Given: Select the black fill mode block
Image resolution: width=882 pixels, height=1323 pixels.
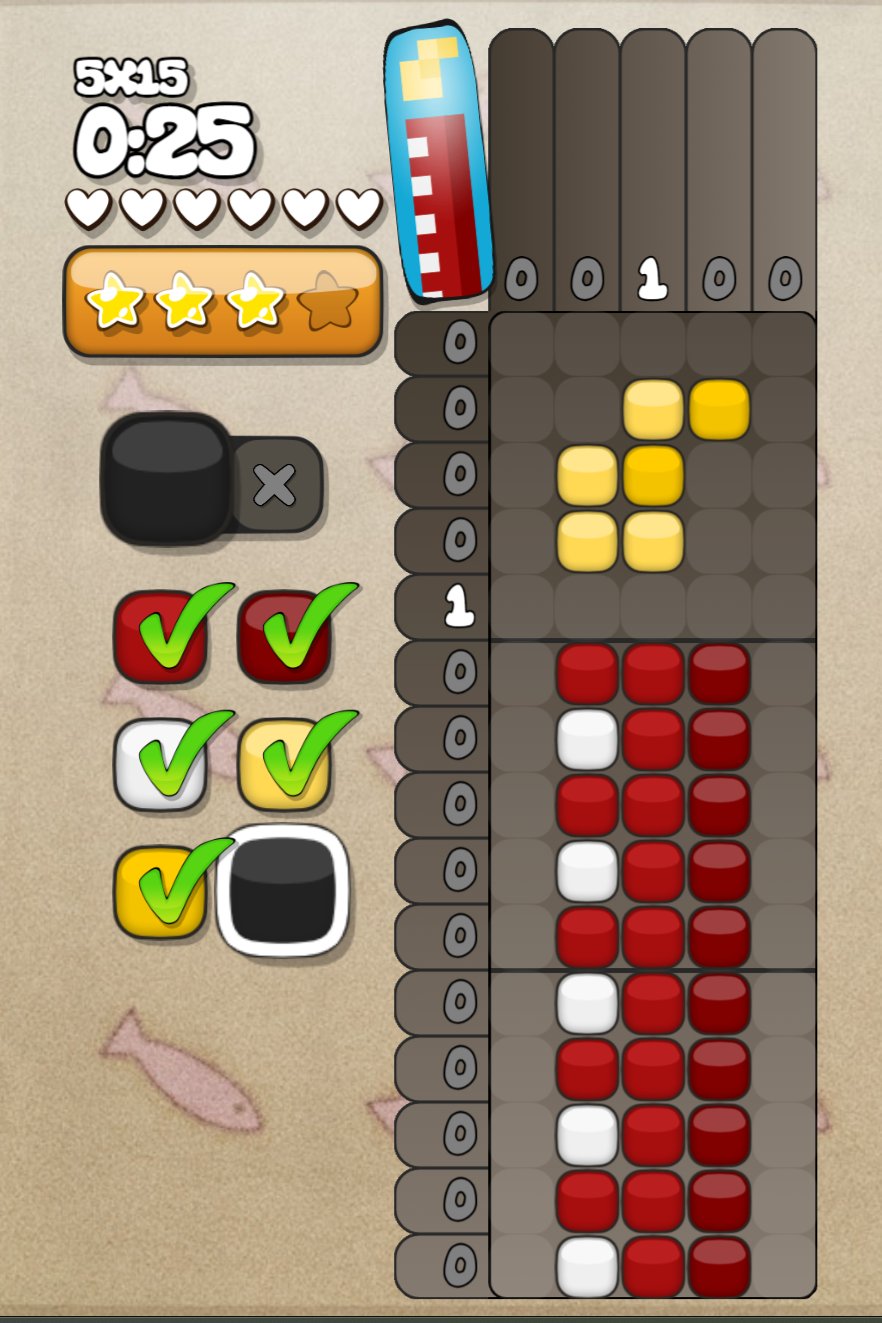Looking at the screenshot, I should (x=167, y=477).
